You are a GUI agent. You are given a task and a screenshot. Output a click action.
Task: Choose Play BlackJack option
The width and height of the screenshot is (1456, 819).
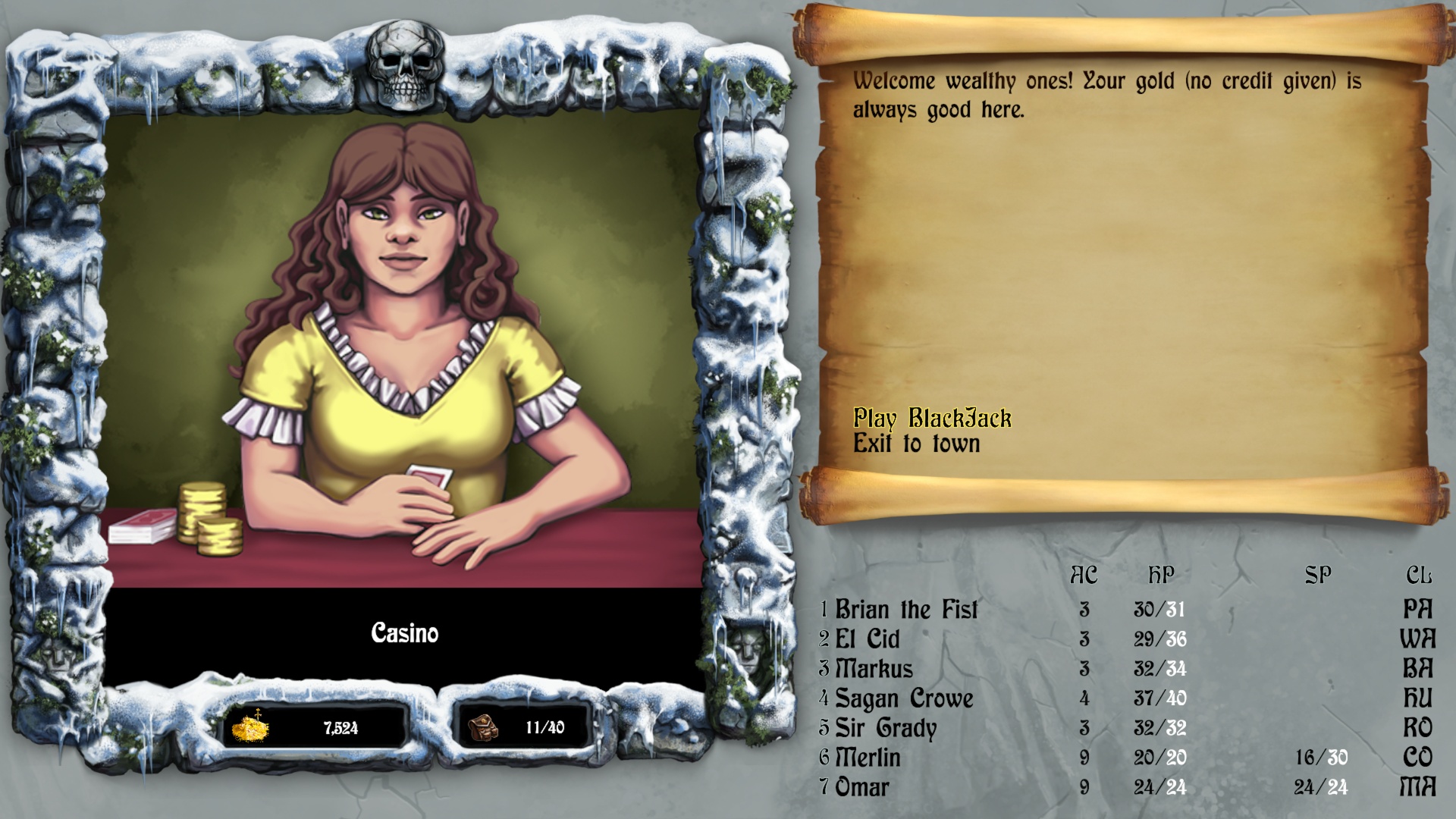coord(932,418)
